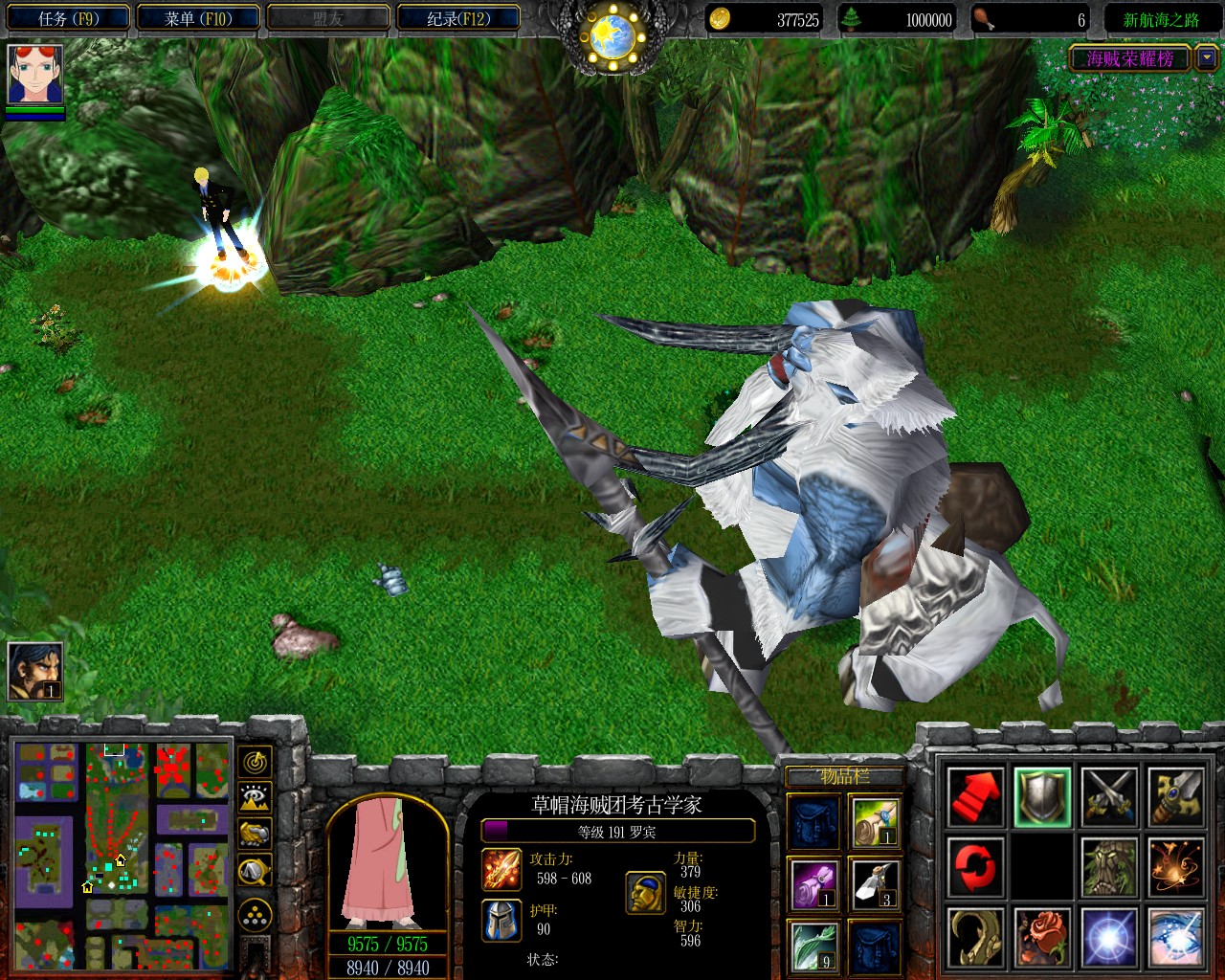Viewport: 1225px width, 980px height.
Task: Click on the minimap
Action: (122, 855)
